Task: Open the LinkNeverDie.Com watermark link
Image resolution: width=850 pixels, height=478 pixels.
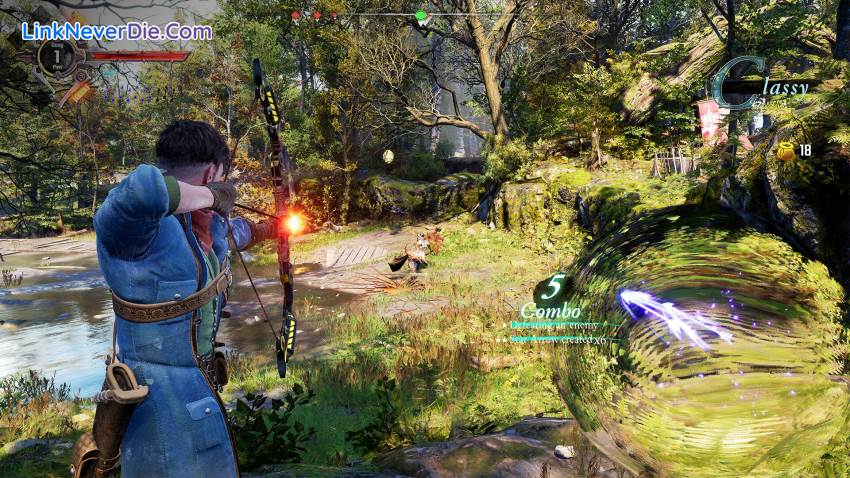Action: point(116,31)
